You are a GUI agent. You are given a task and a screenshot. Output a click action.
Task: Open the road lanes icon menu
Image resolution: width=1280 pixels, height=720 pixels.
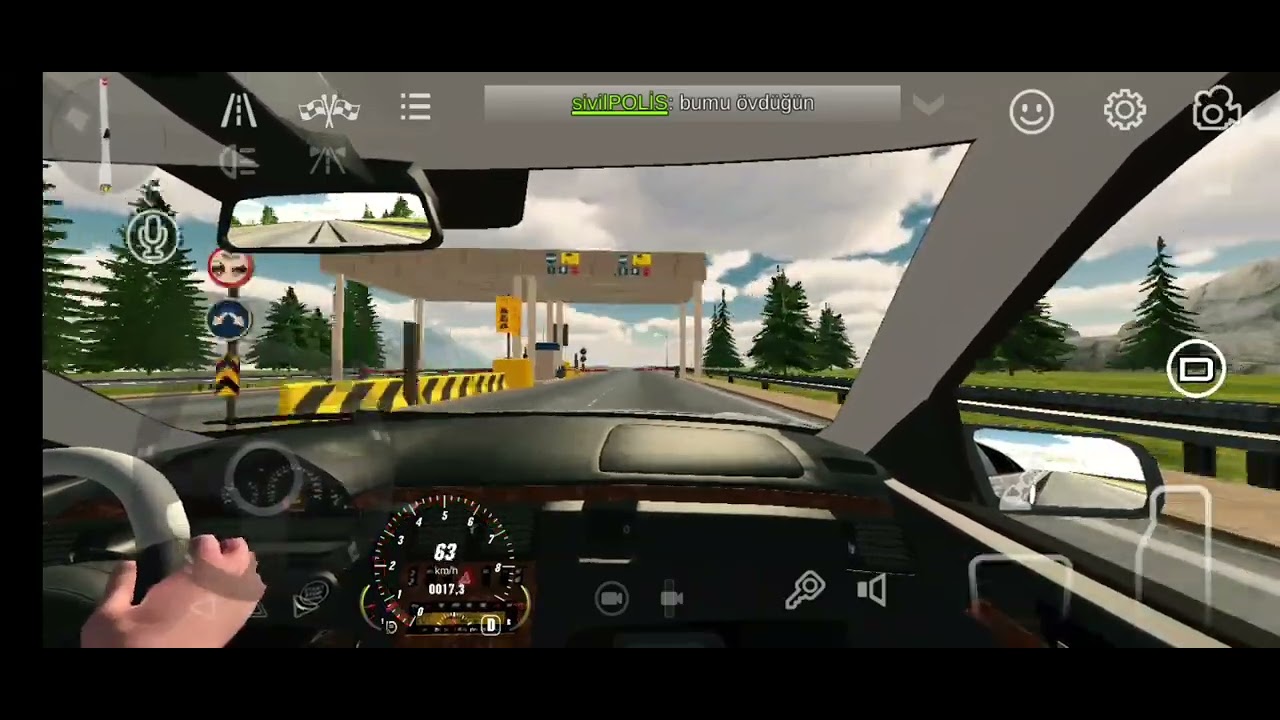pyautogui.click(x=238, y=108)
